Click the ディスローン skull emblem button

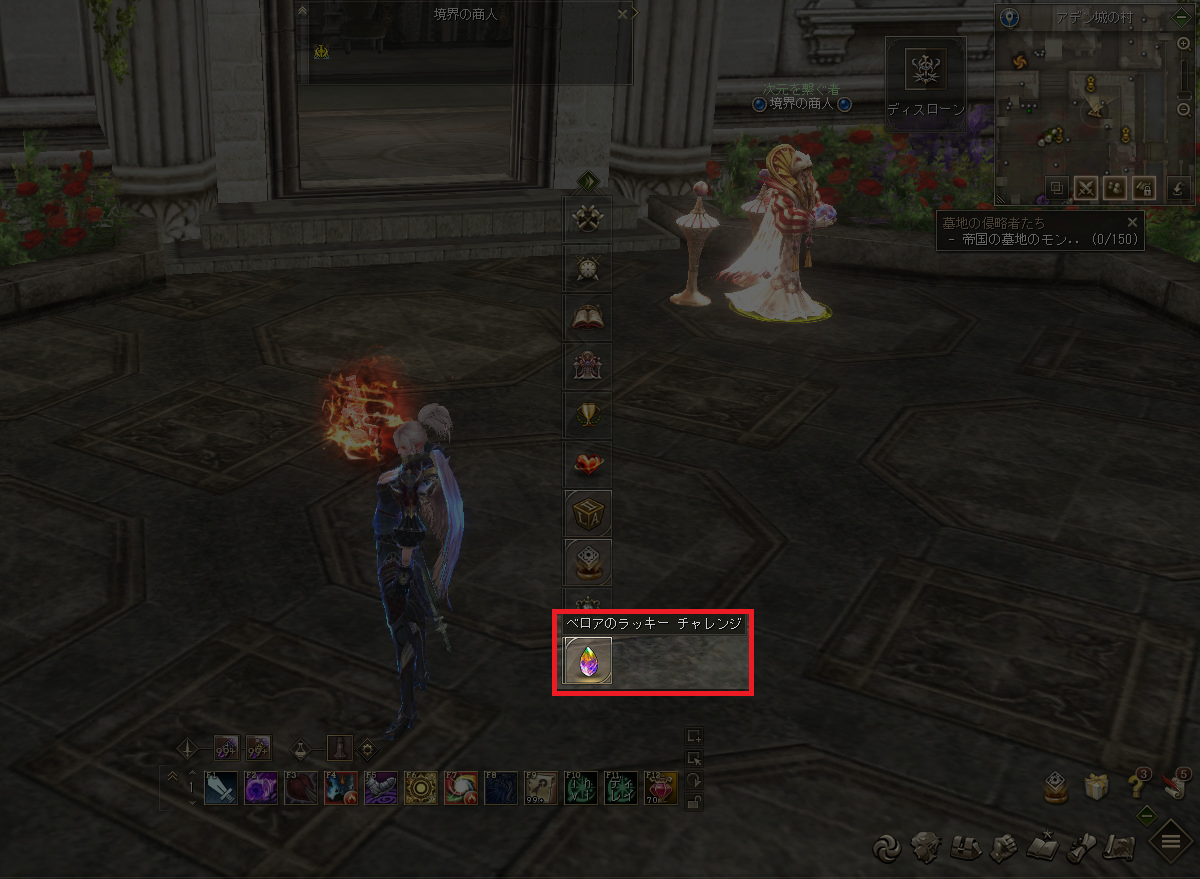point(925,70)
